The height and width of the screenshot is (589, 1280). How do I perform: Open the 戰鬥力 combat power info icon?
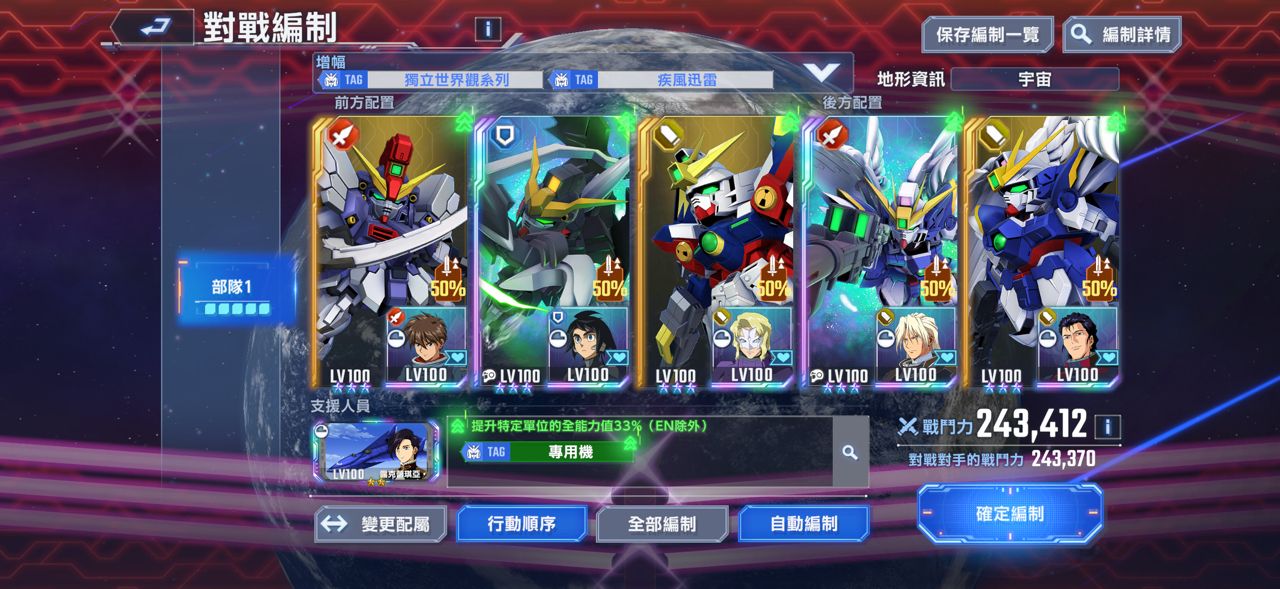tap(1107, 427)
